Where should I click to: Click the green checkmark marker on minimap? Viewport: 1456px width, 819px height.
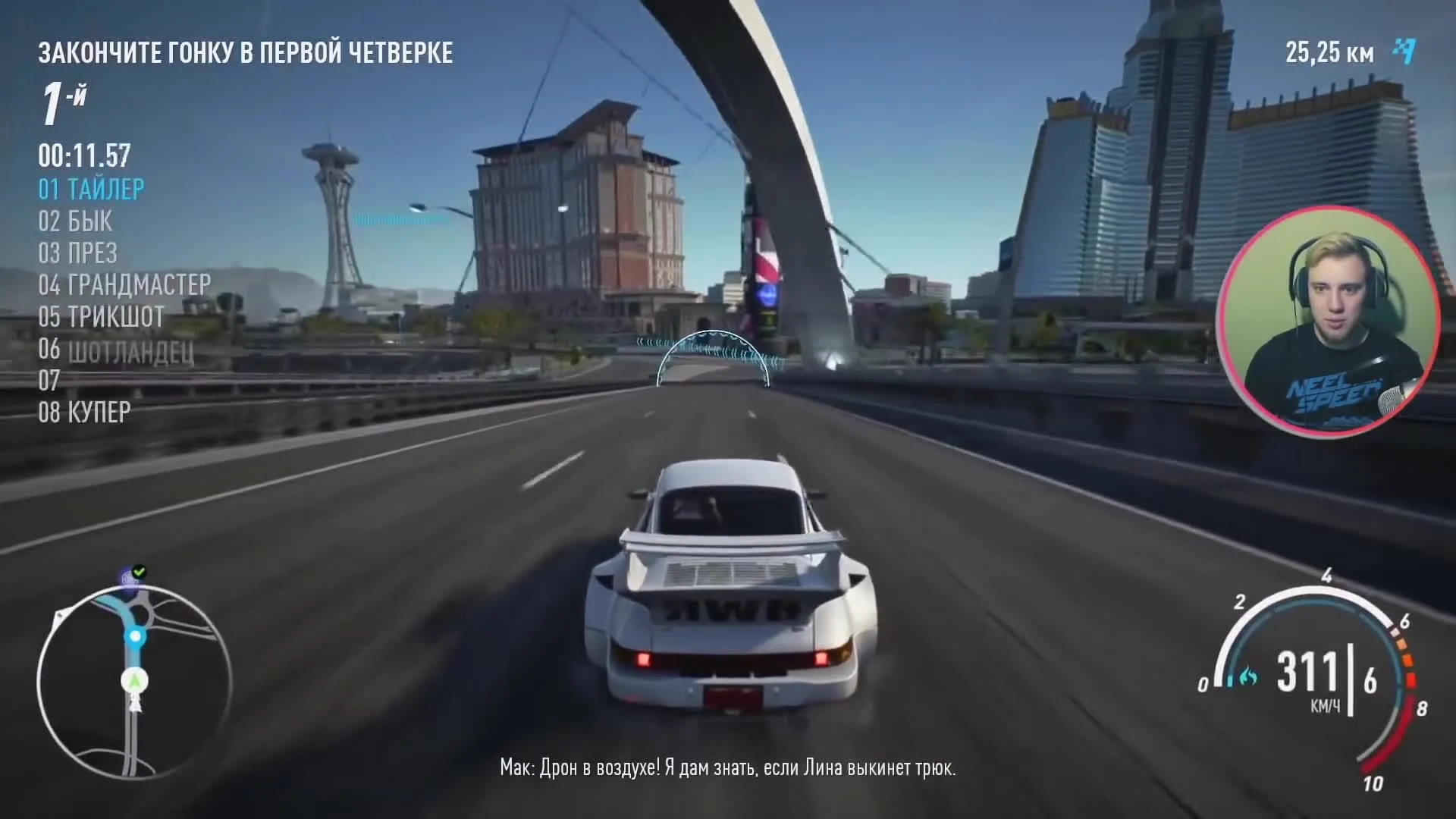[139, 570]
